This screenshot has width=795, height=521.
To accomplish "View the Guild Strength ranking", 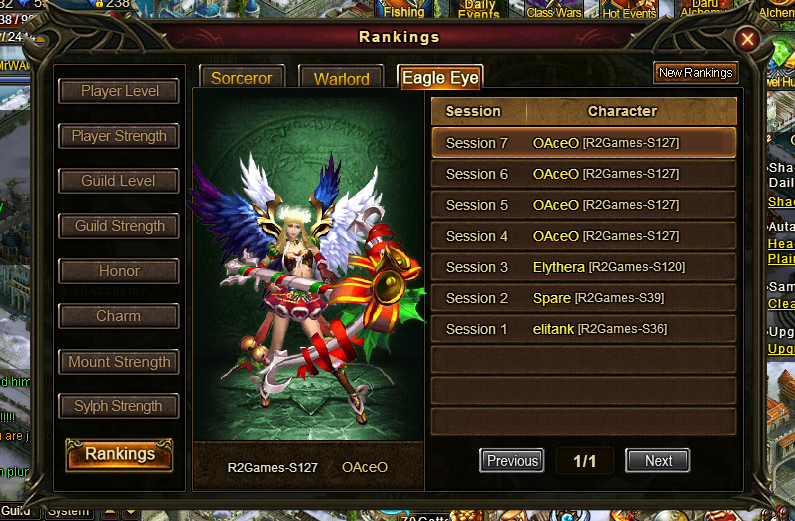I will pos(120,226).
